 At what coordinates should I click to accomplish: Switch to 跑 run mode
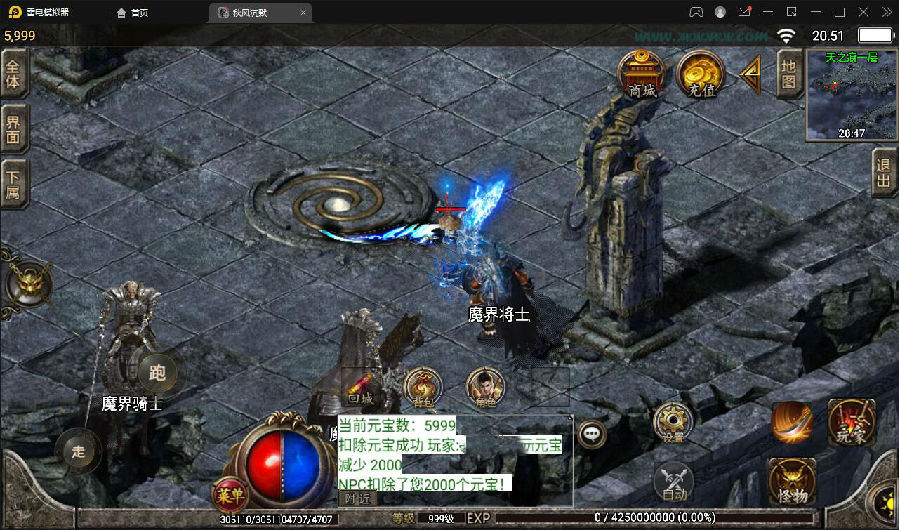(157, 371)
